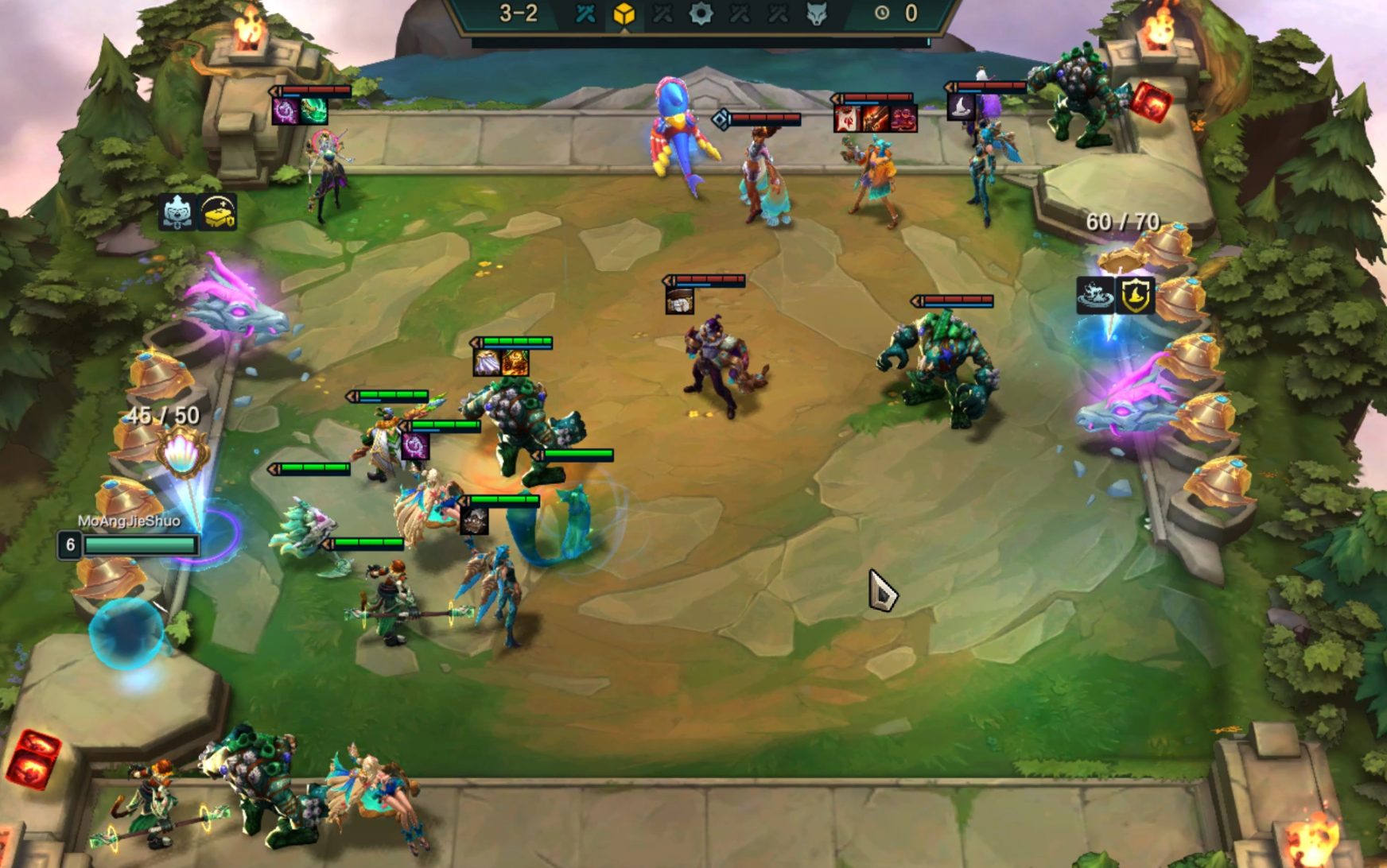Show the opponent's silver splash augment
Viewport: 1387px width, 868px height.
pyautogui.click(x=1095, y=295)
